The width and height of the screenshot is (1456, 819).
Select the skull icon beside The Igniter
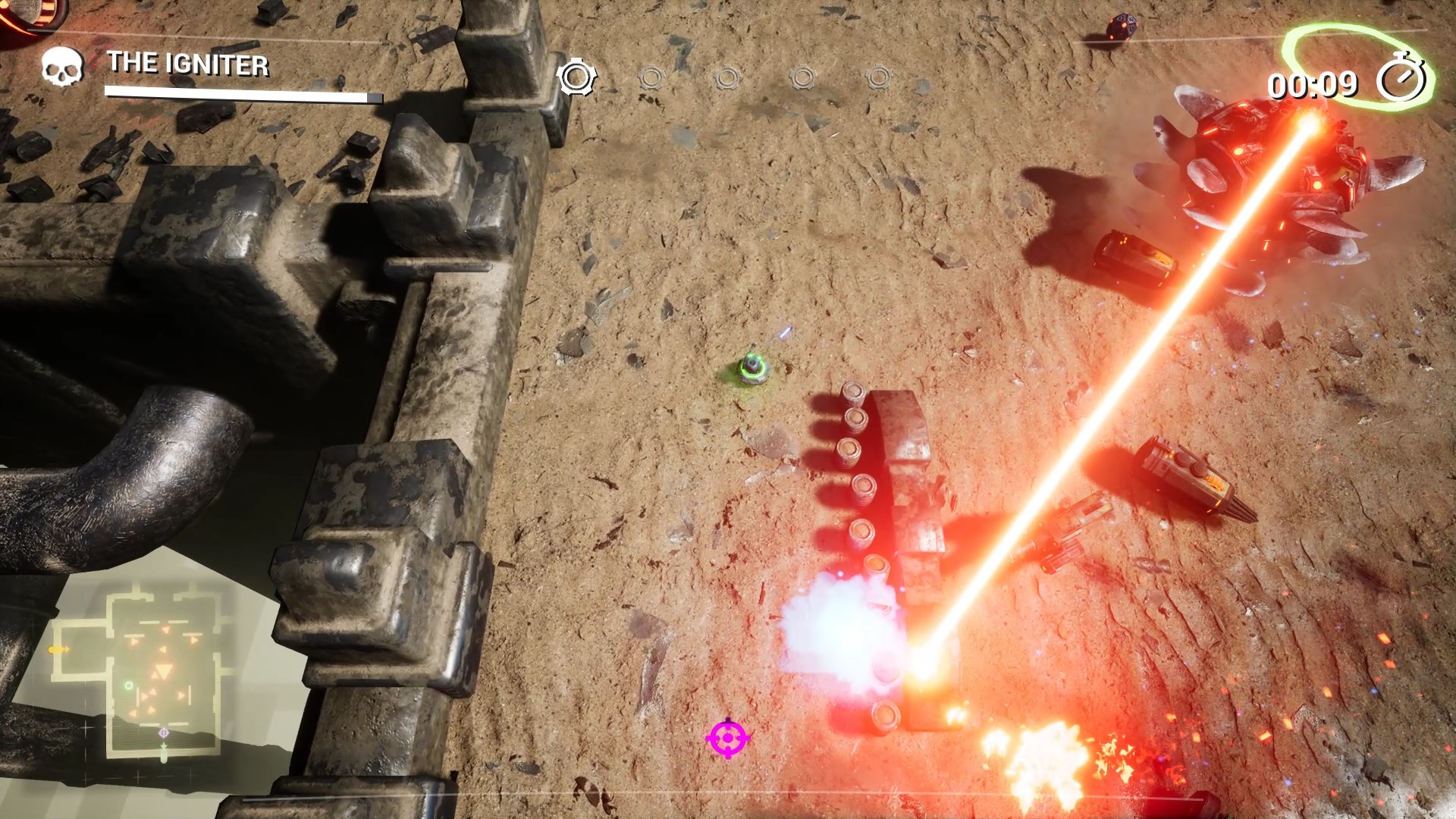61,67
